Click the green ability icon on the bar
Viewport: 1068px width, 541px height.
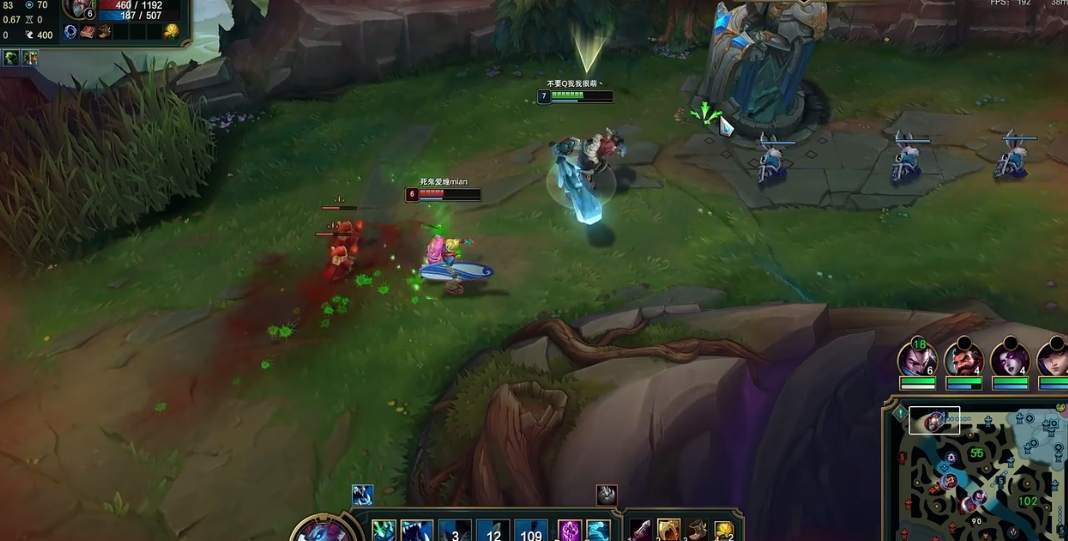pyautogui.click(x=384, y=530)
